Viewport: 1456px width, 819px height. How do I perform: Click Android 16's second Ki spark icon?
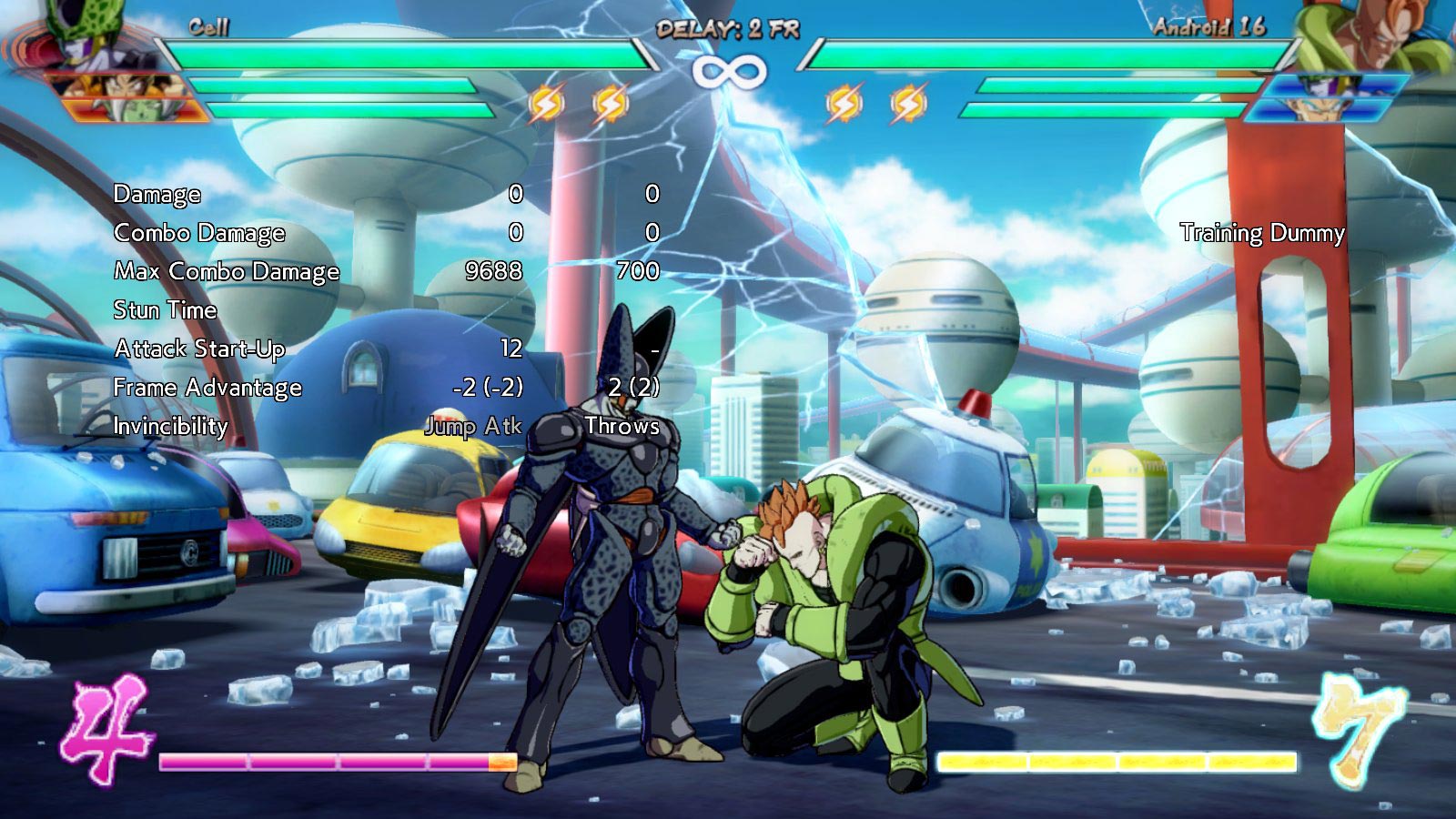point(907,105)
